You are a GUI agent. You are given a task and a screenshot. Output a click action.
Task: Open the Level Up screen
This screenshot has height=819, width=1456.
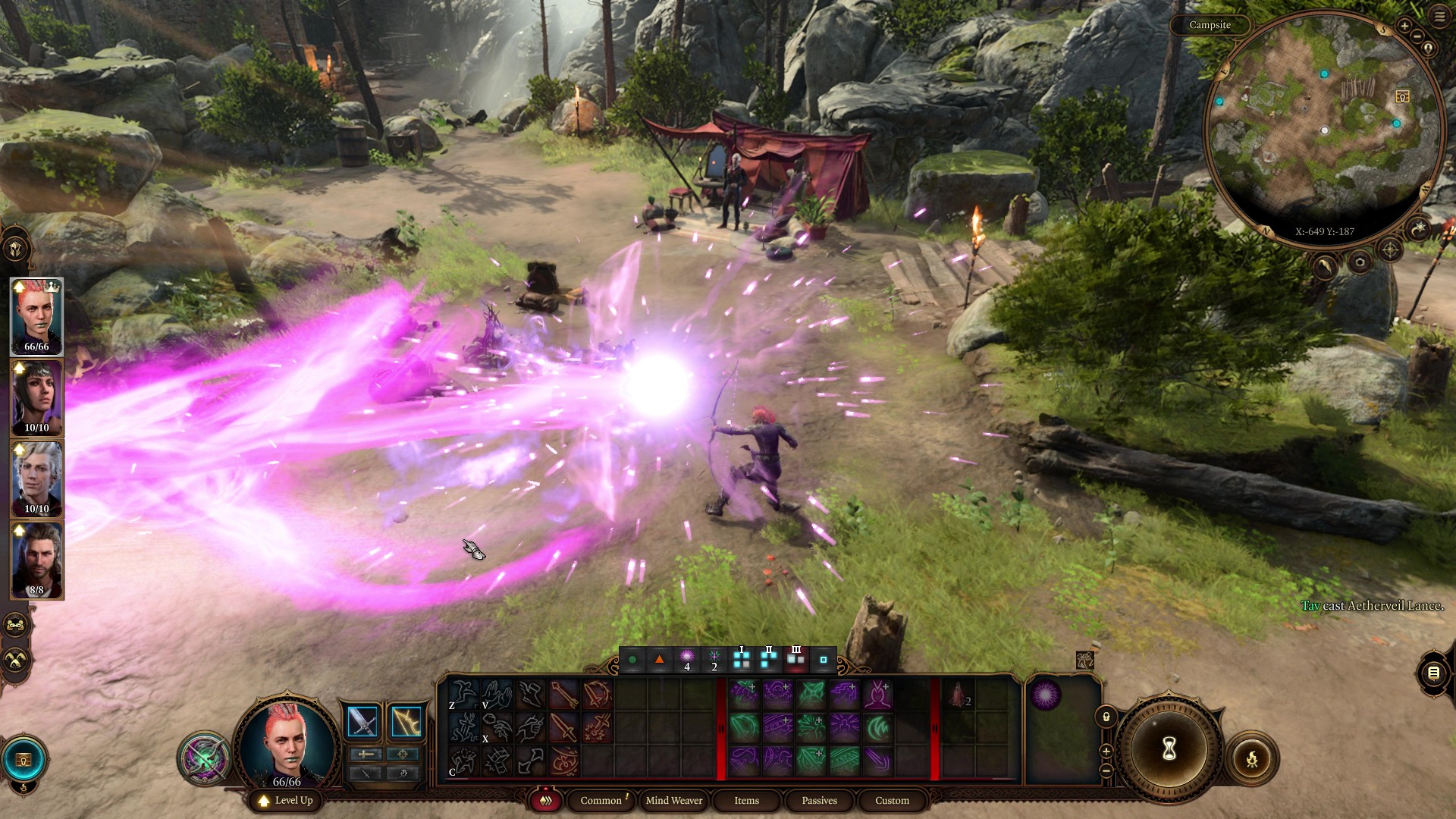coord(286,801)
